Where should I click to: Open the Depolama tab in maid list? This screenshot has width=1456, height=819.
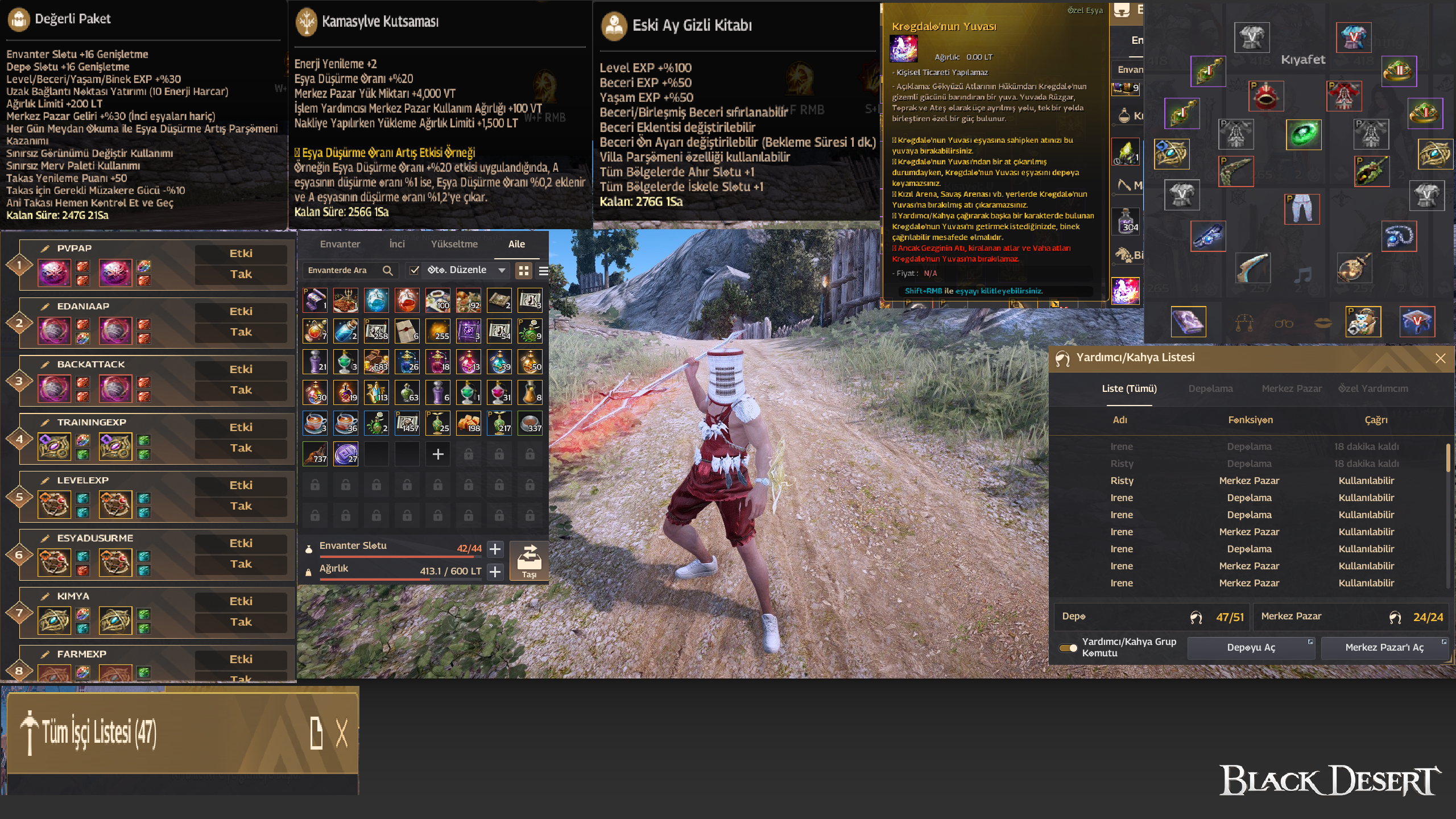tap(1210, 388)
